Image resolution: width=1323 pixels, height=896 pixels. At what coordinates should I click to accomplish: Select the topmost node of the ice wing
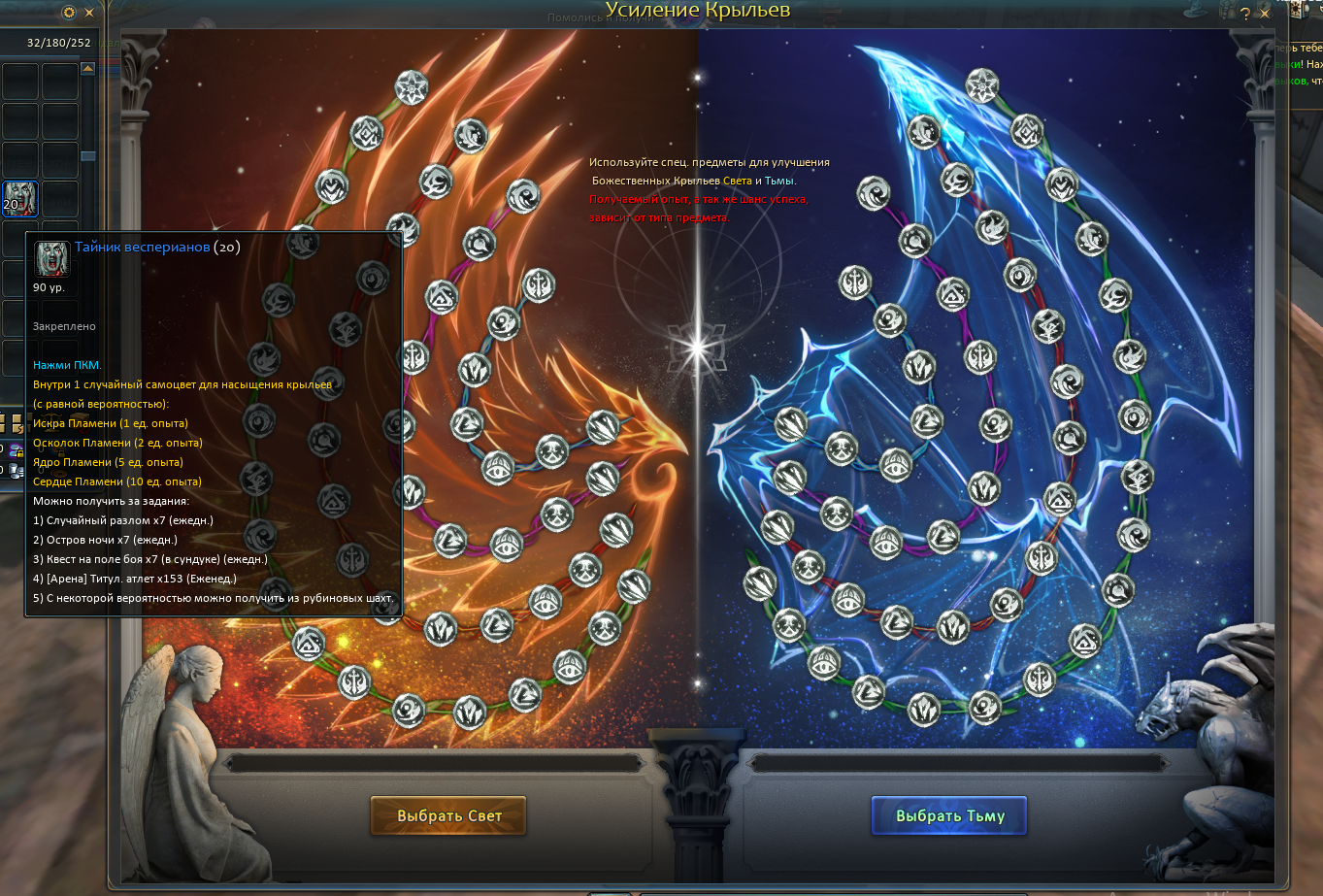(x=983, y=86)
